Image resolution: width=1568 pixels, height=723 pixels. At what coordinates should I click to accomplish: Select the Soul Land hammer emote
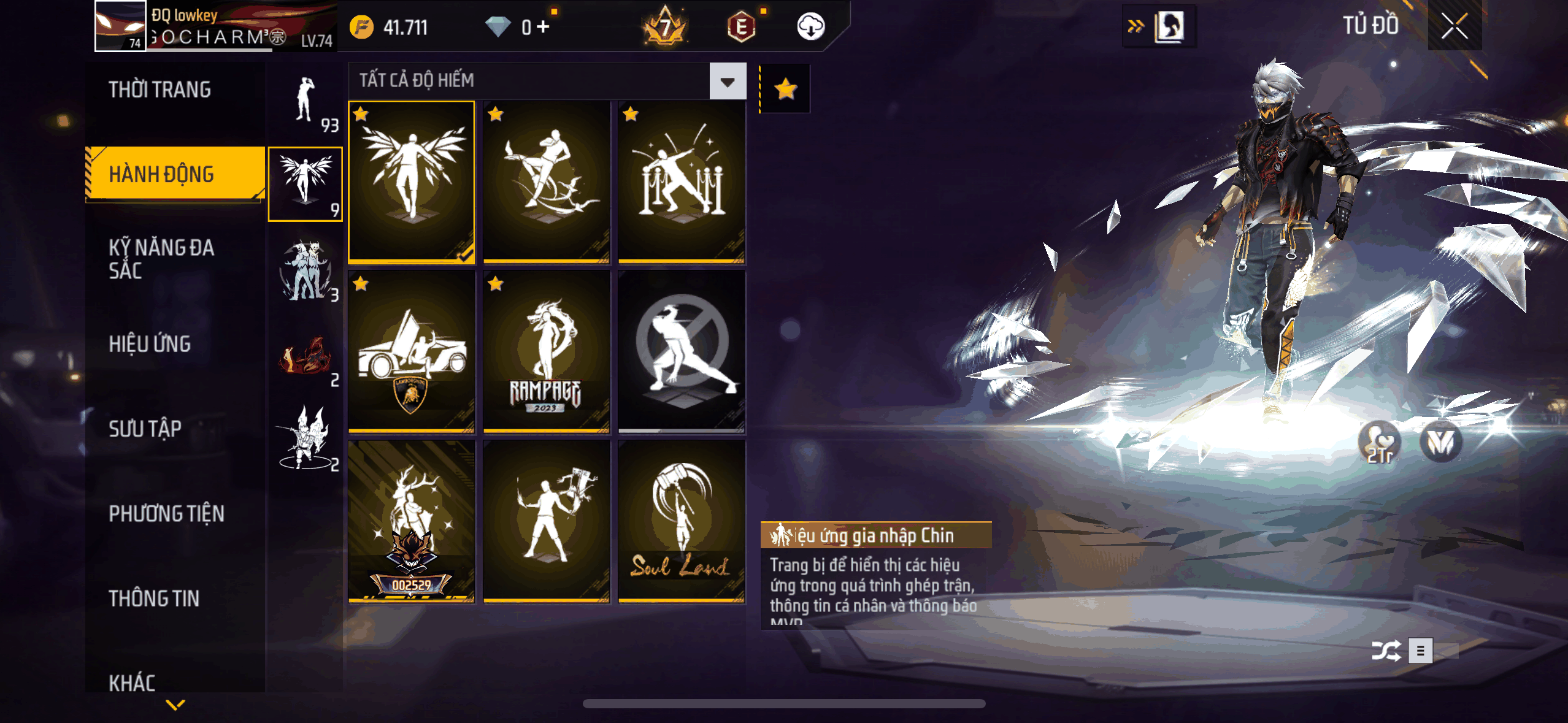(681, 521)
